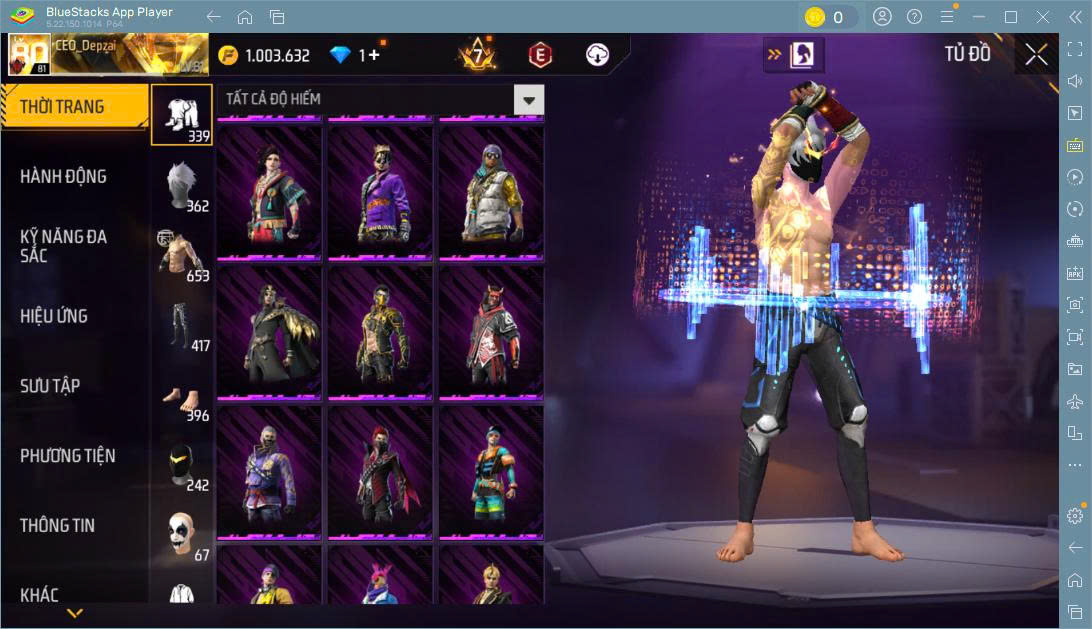Select the shoes subcategory with 396 items
Viewport: 1092px width, 629px height.
pyautogui.click(x=182, y=394)
